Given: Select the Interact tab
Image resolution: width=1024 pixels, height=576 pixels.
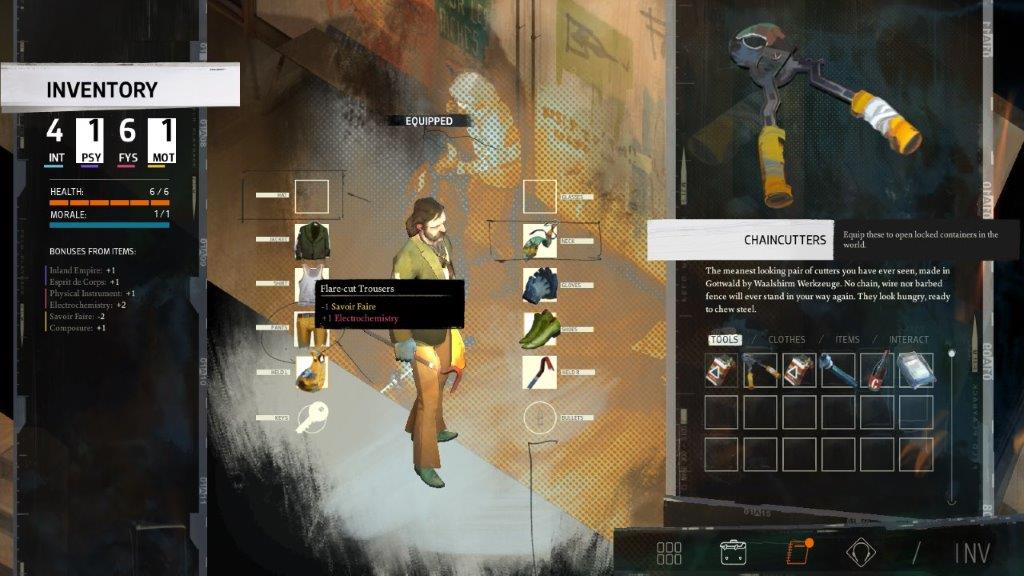Looking at the screenshot, I should (x=908, y=340).
